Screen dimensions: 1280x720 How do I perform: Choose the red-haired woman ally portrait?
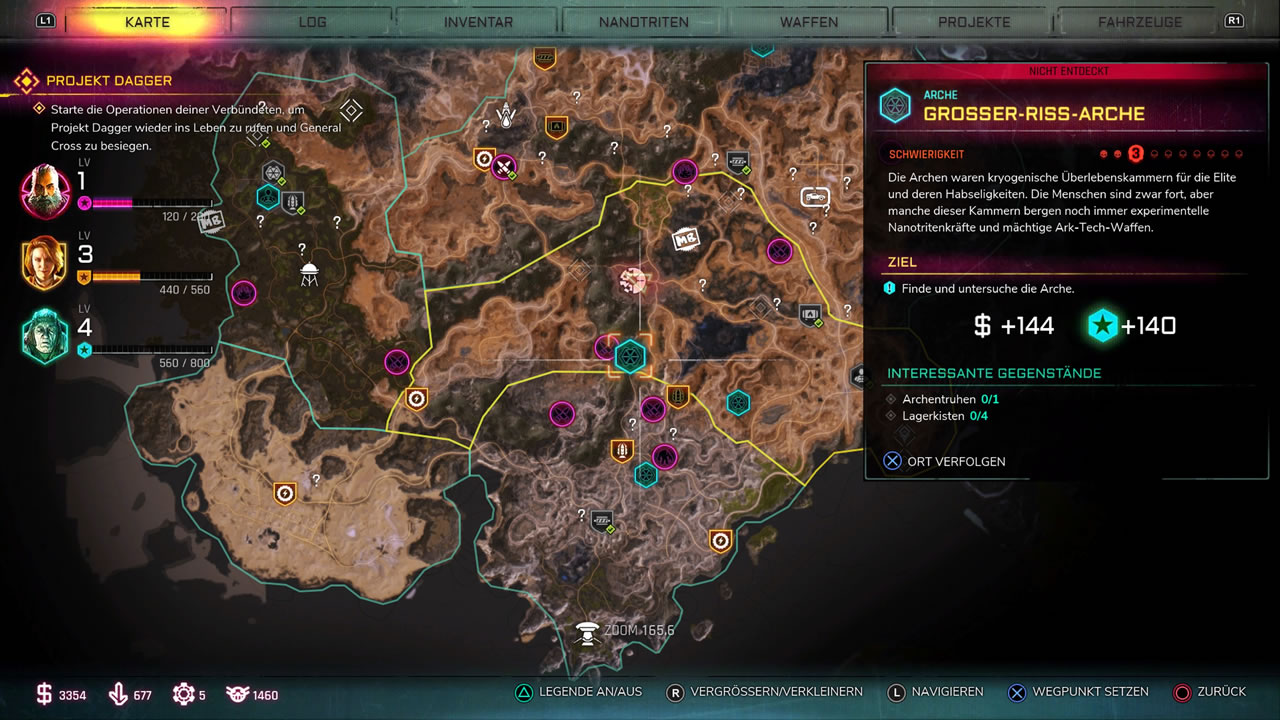pyautogui.click(x=45, y=263)
